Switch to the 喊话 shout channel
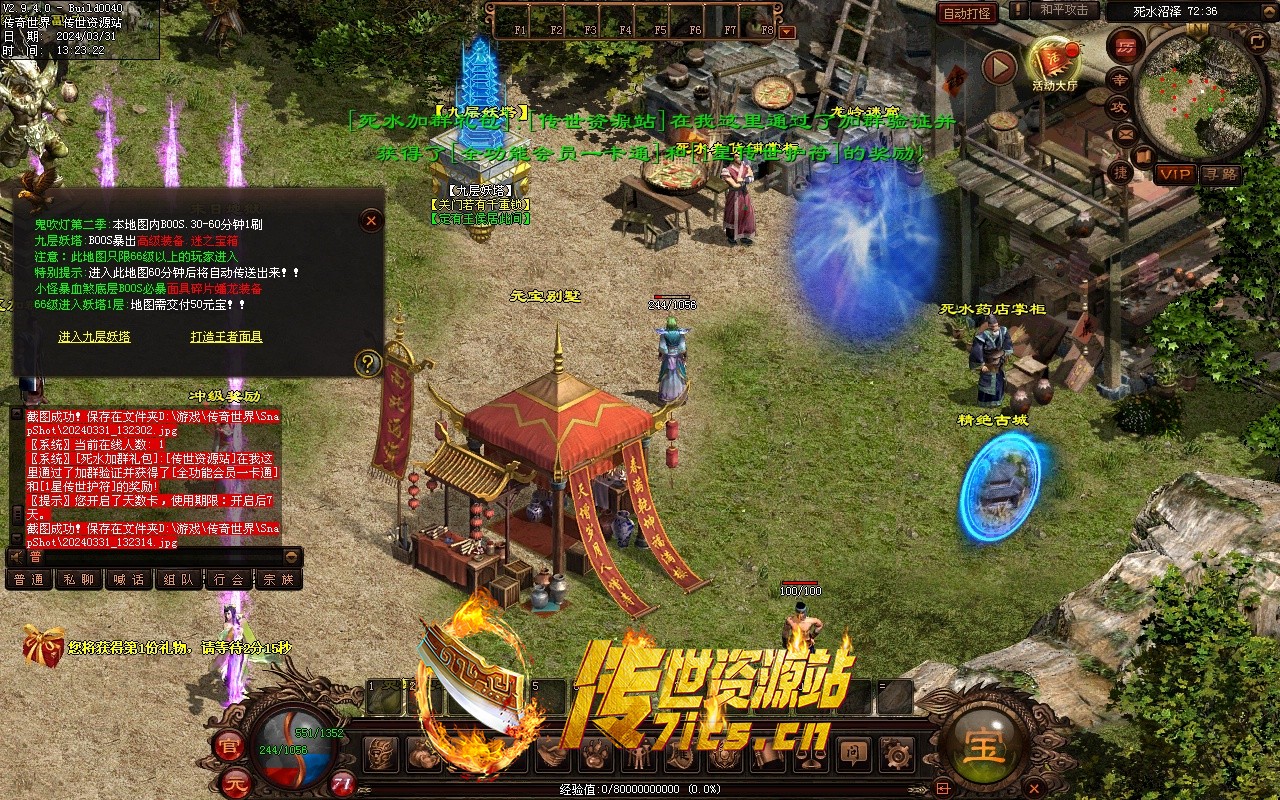 click(x=129, y=579)
